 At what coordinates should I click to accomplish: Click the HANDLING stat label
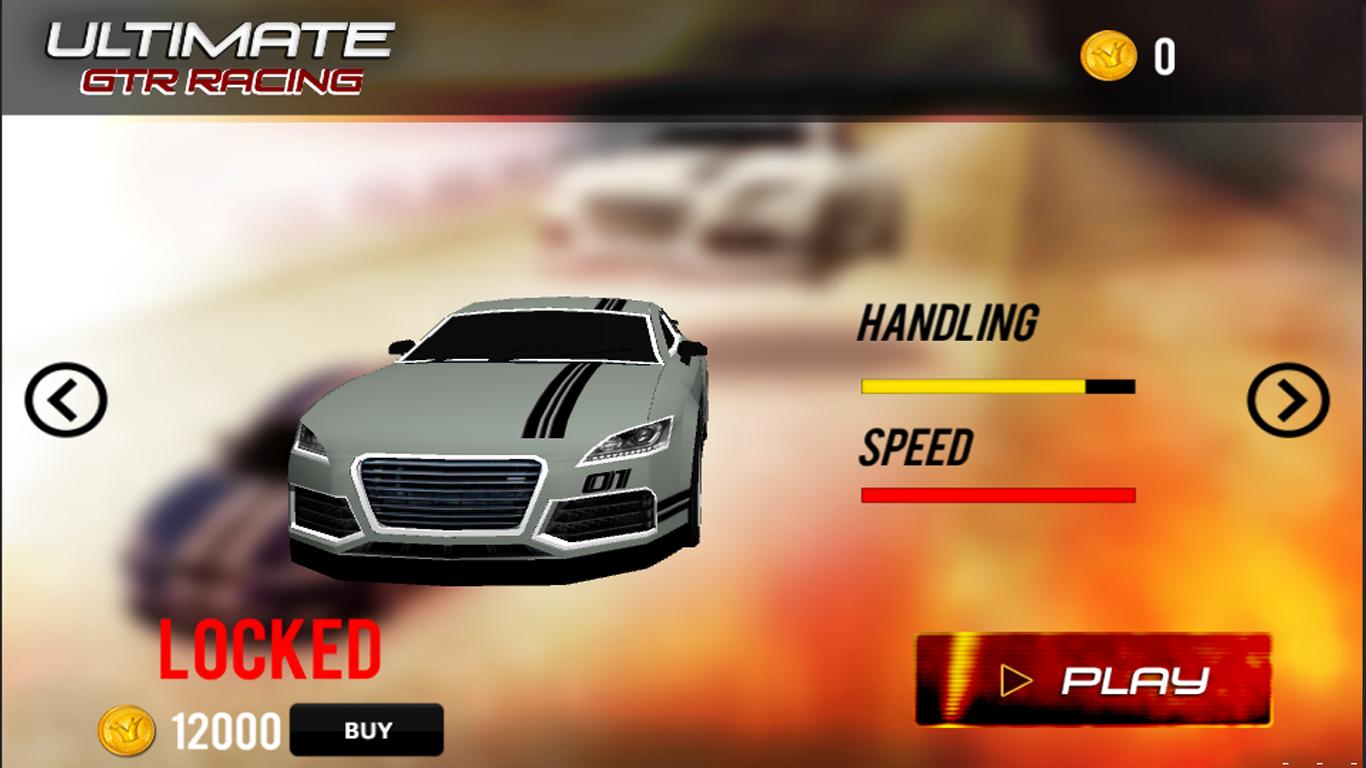(948, 320)
